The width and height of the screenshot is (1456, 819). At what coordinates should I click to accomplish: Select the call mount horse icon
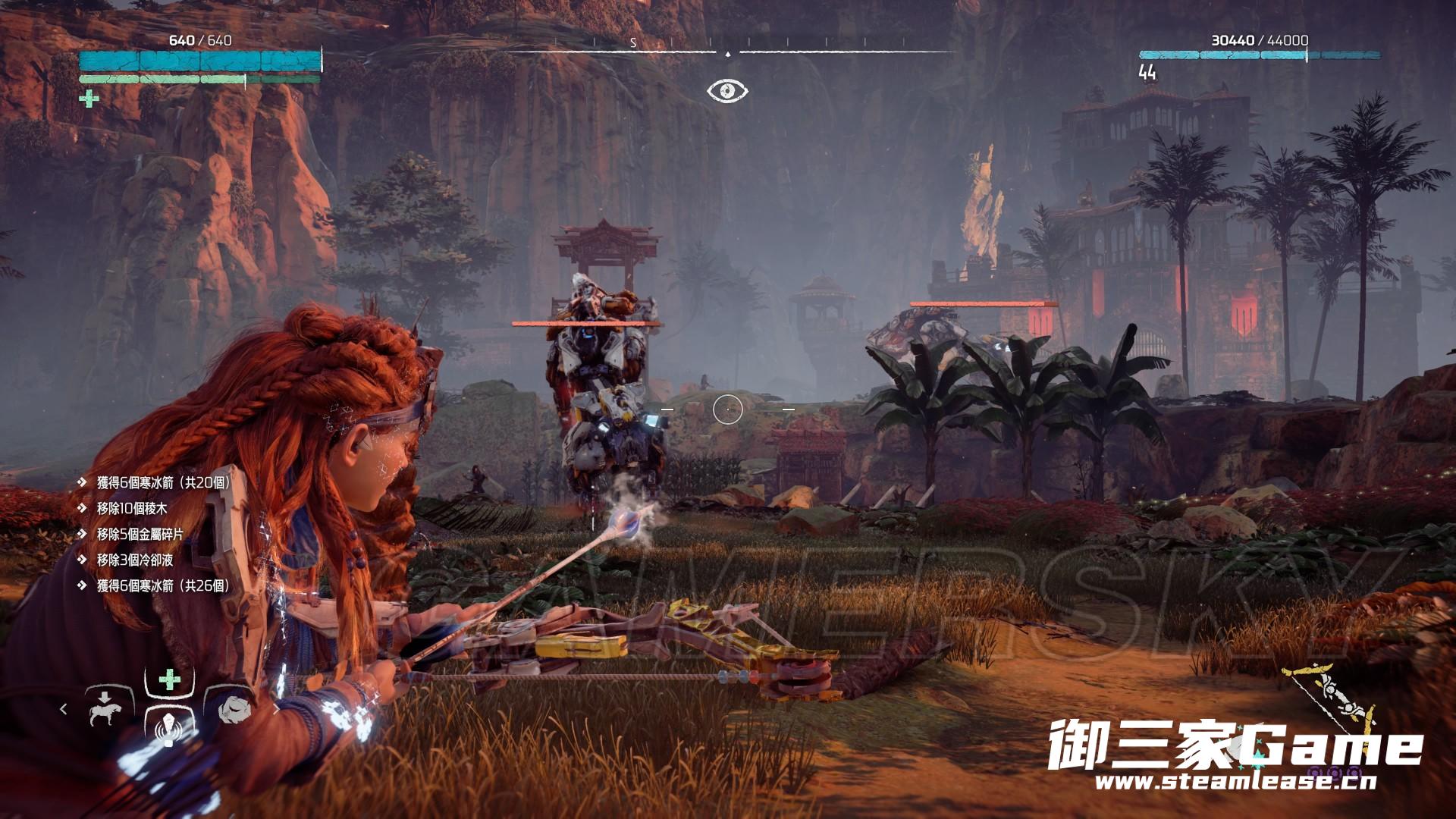pos(103,708)
